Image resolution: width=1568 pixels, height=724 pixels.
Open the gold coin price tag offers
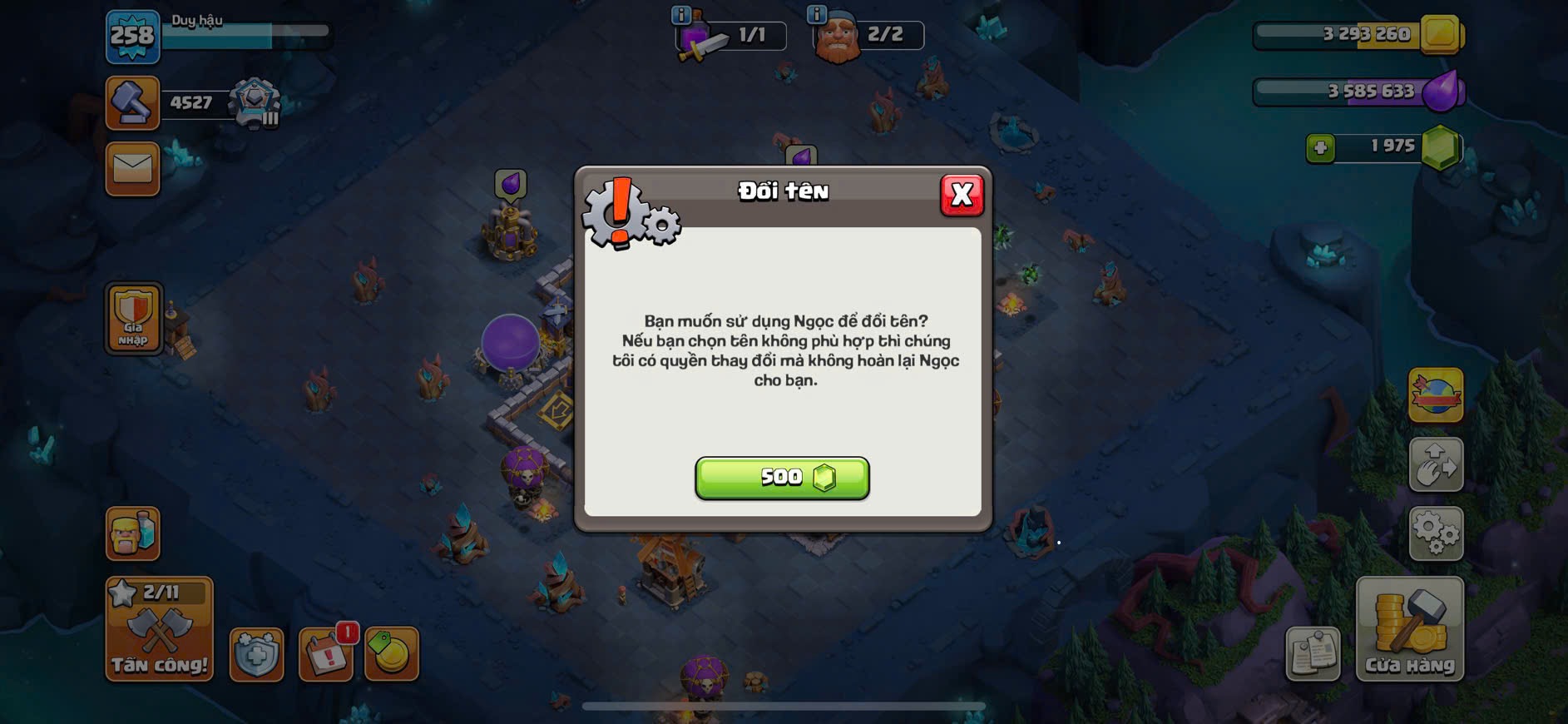click(391, 654)
